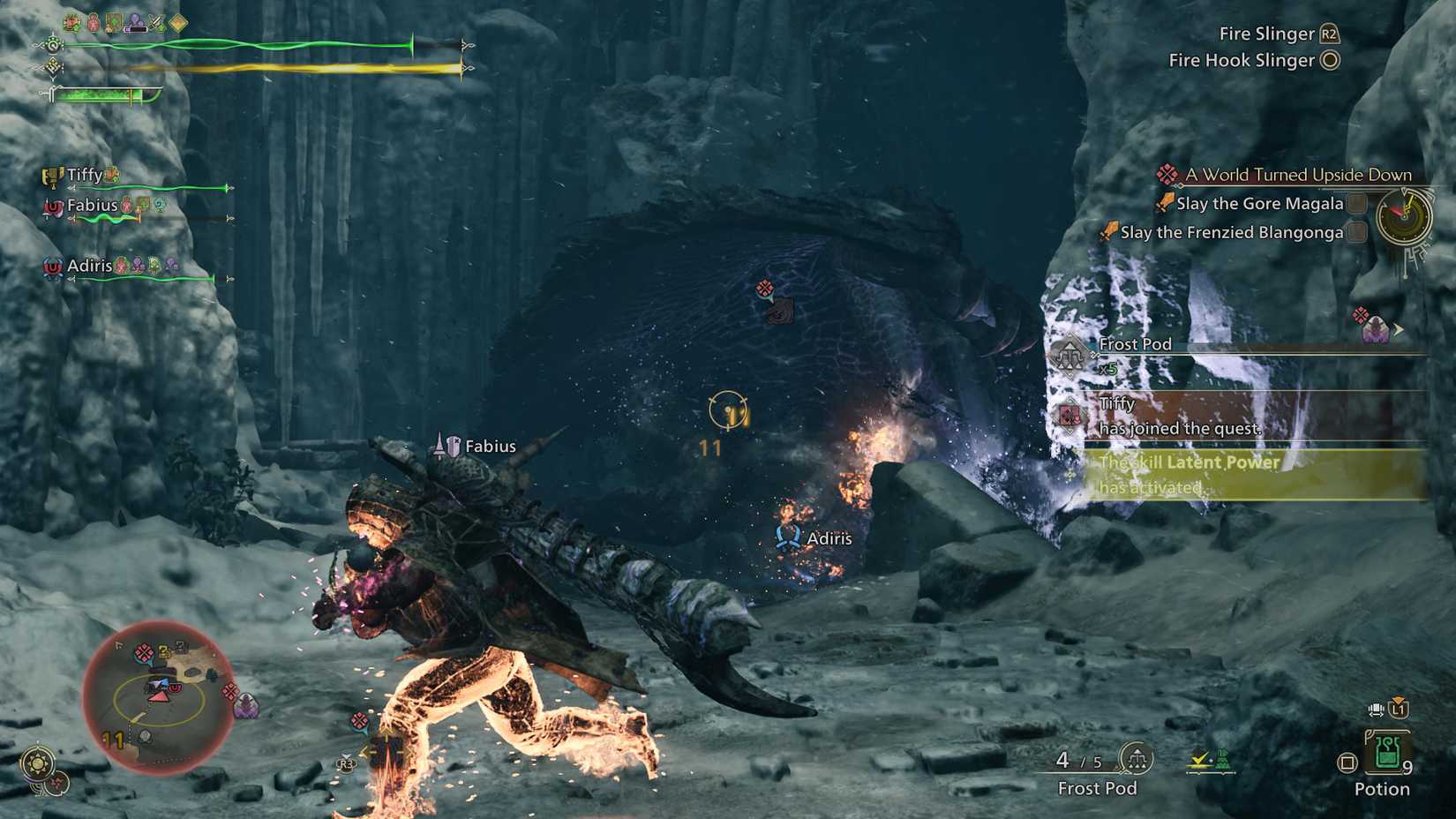The height and width of the screenshot is (819, 1456).
Task: Select the Slay the Frenzied Blangonga objective
Action: (x=1235, y=232)
